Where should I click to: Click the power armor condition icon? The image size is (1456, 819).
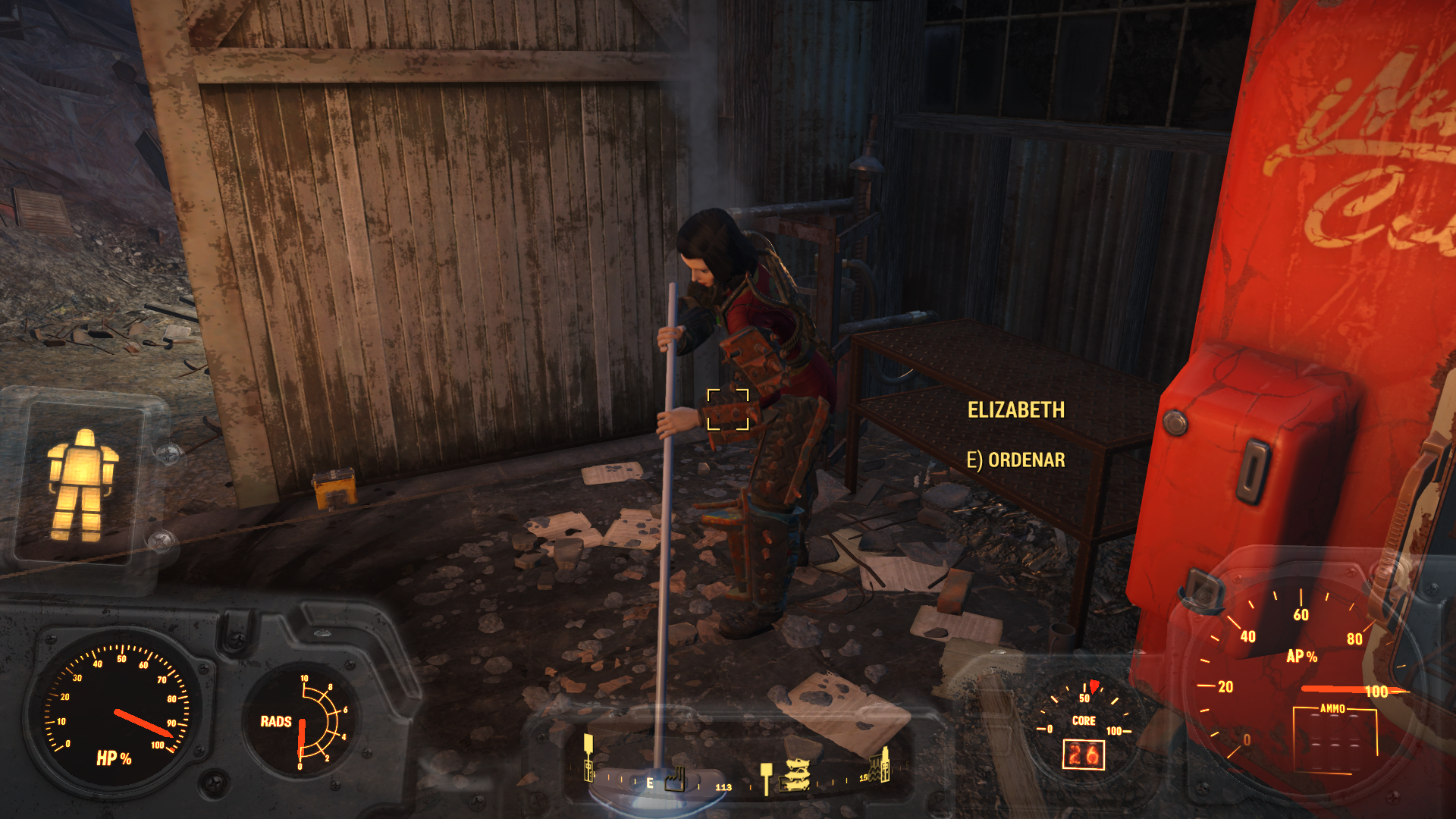tap(82, 485)
